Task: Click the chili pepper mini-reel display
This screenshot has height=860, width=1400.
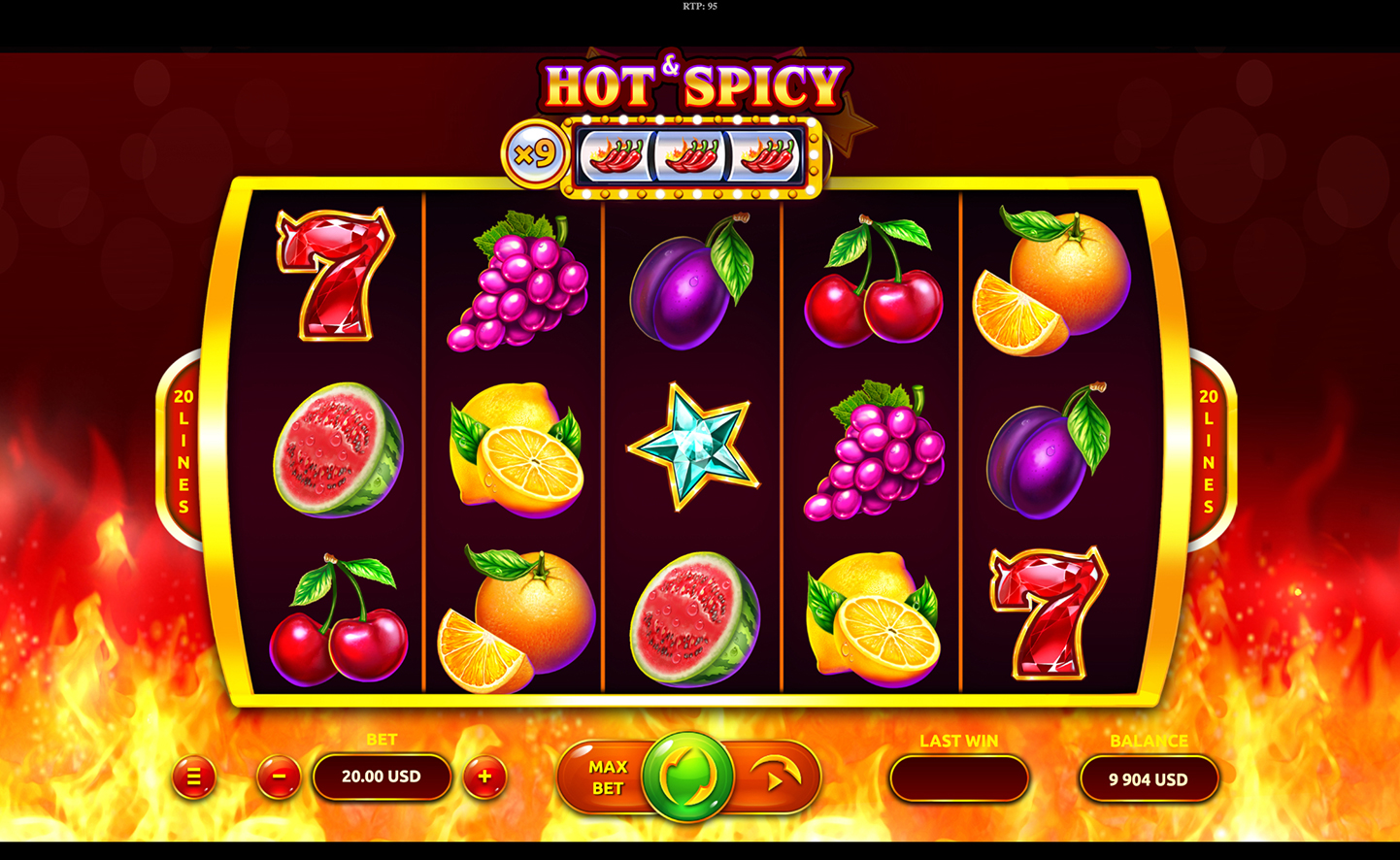Action: (x=691, y=152)
